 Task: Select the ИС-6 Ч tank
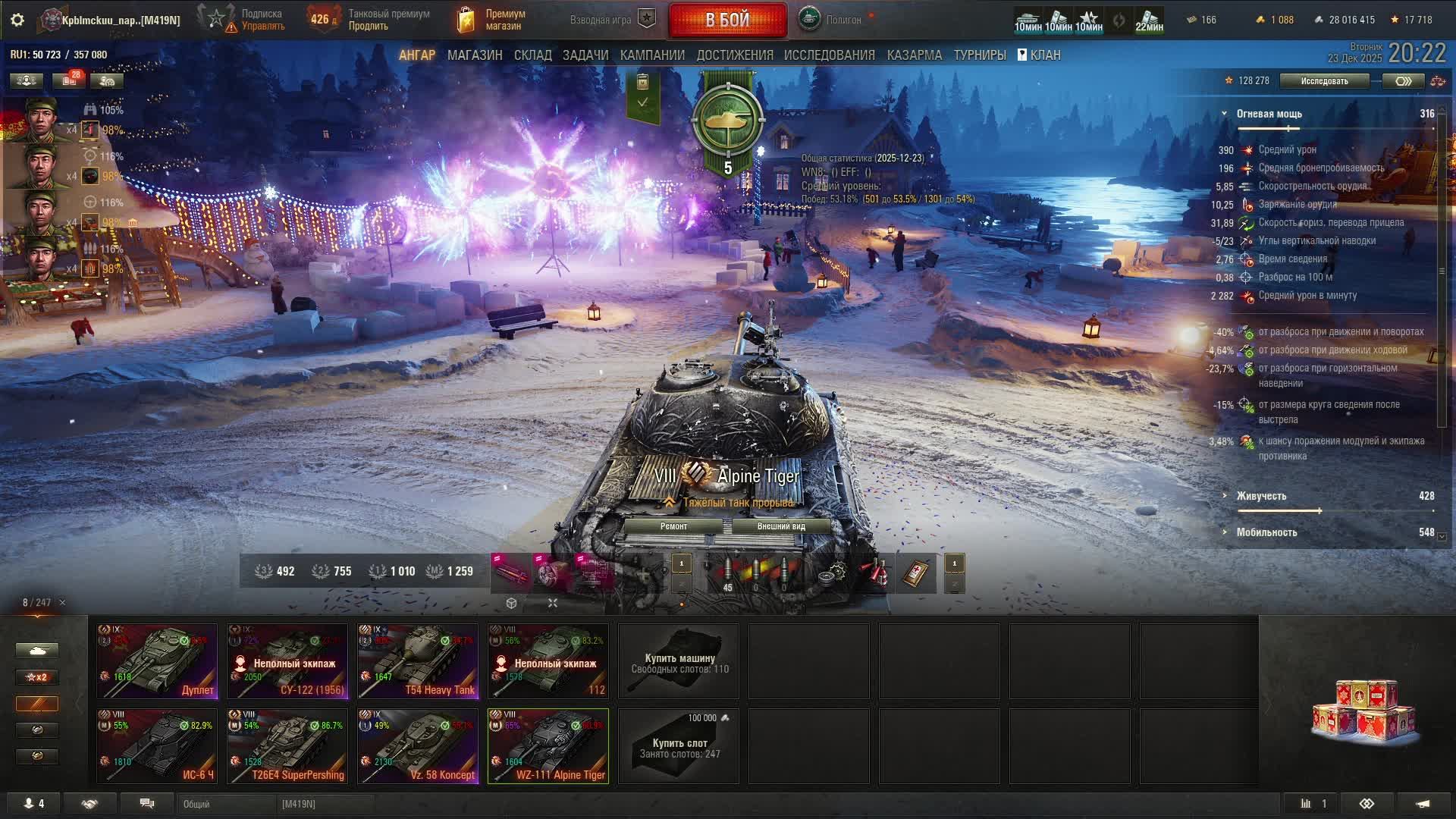[x=157, y=745]
